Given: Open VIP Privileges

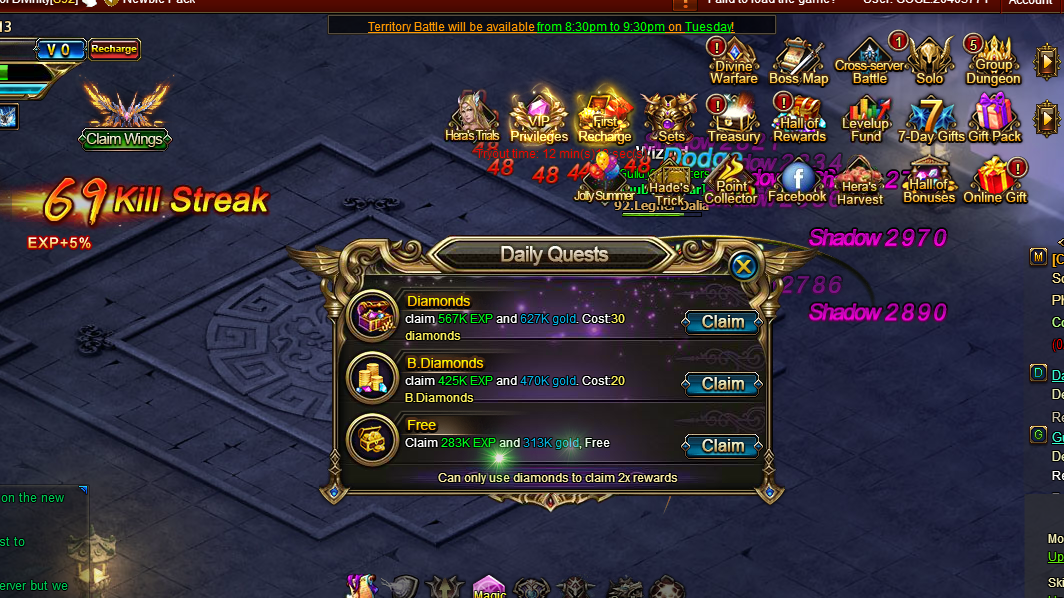Looking at the screenshot, I should (538, 119).
